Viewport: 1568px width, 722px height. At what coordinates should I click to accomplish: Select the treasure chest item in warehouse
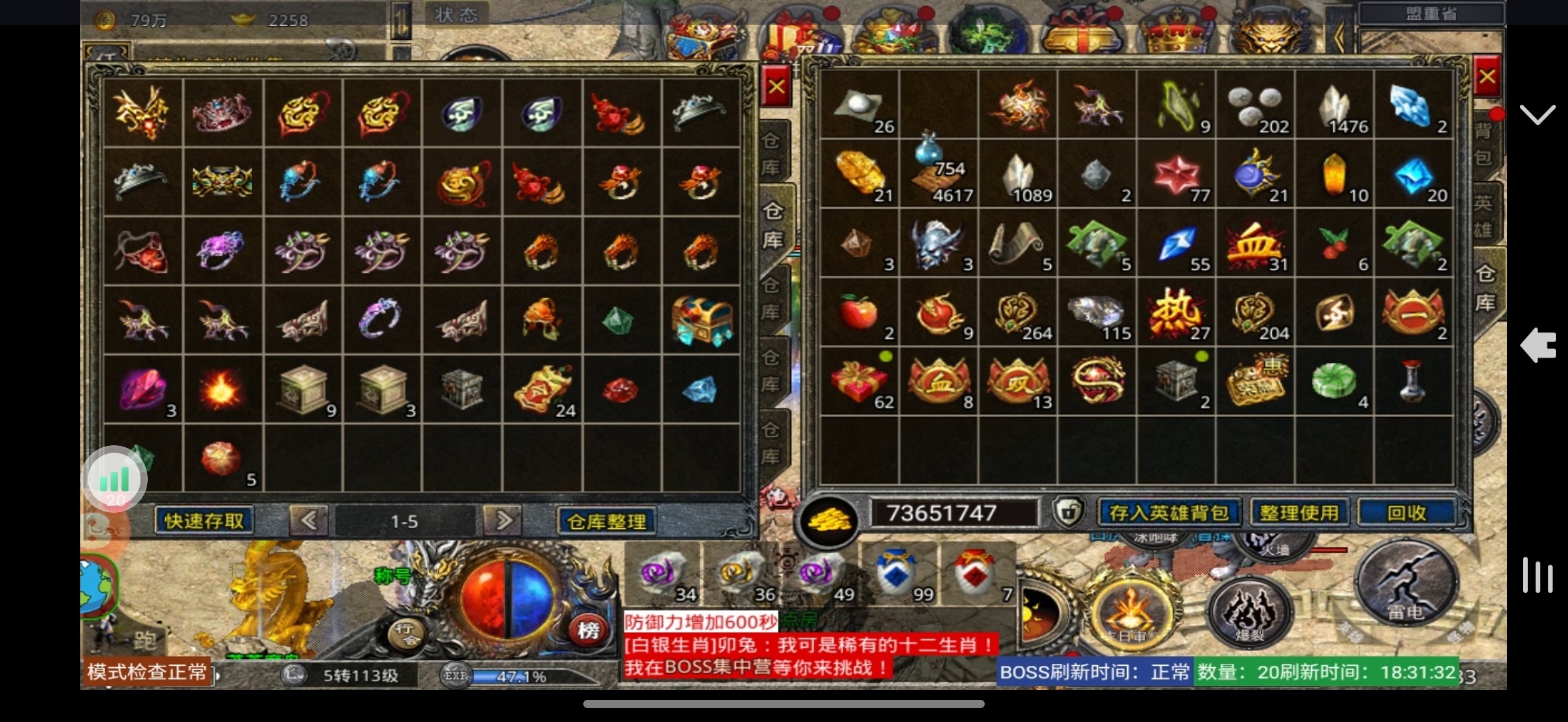click(701, 320)
